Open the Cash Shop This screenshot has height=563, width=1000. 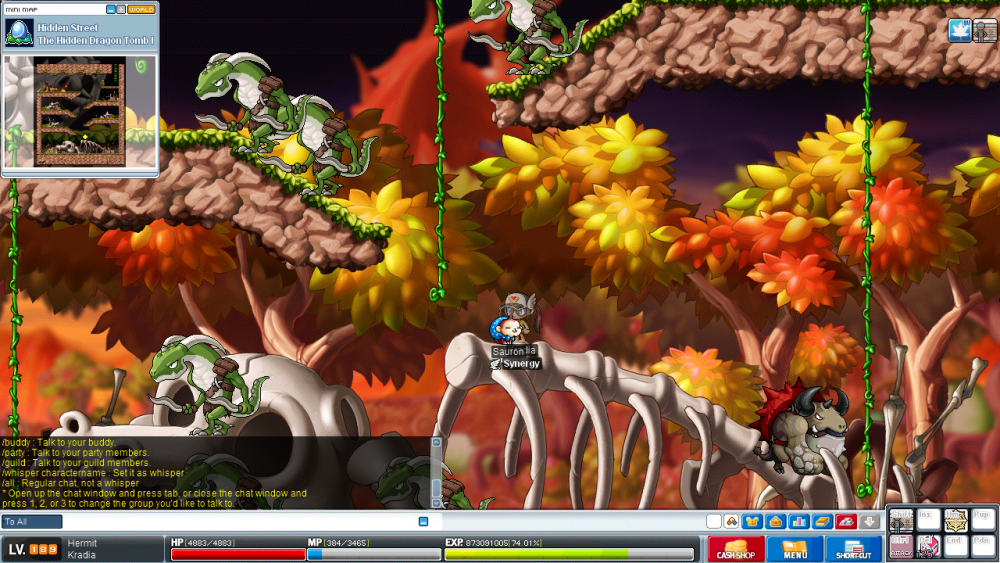pyautogui.click(x=736, y=549)
